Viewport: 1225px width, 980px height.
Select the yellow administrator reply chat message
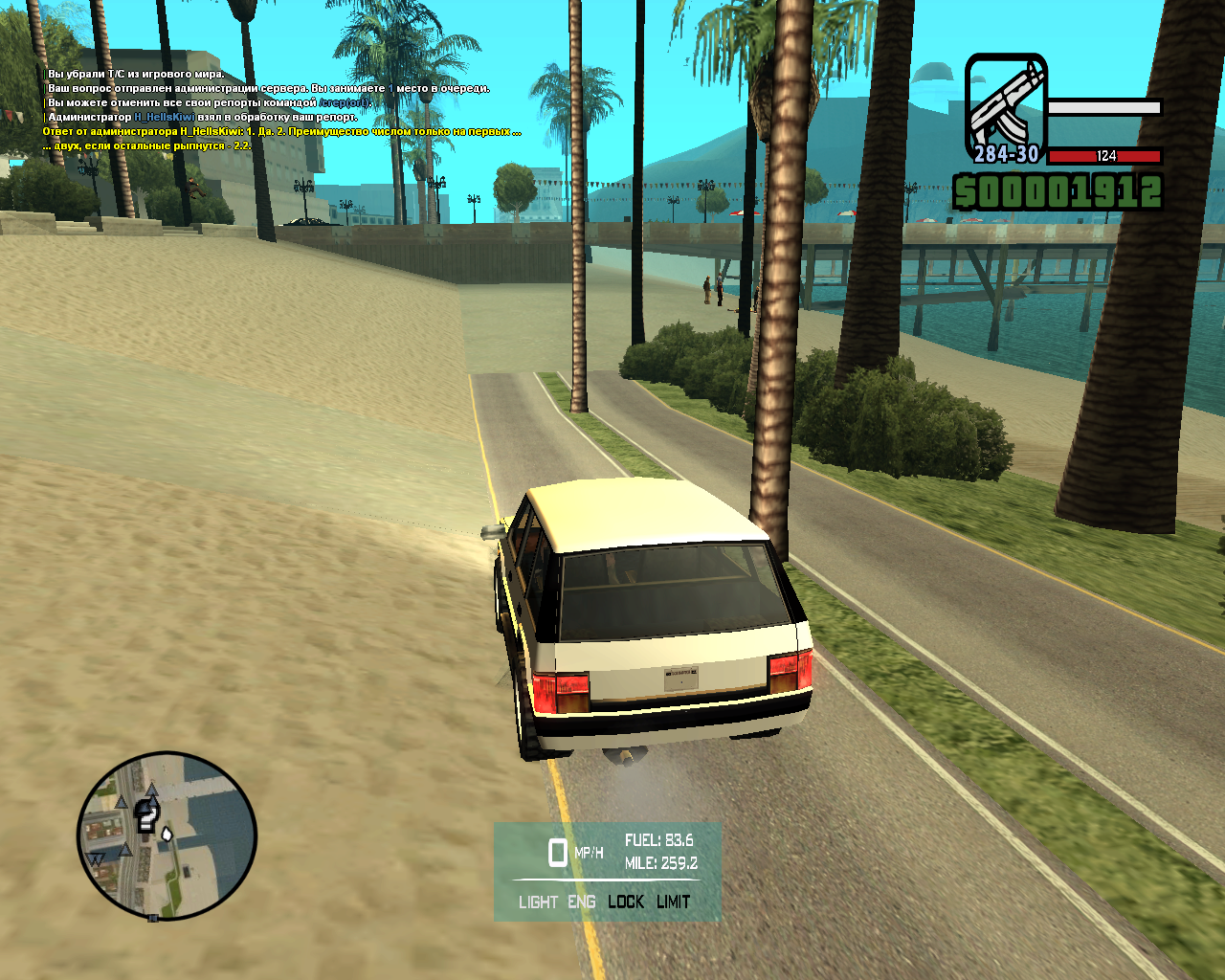(281, 131)
